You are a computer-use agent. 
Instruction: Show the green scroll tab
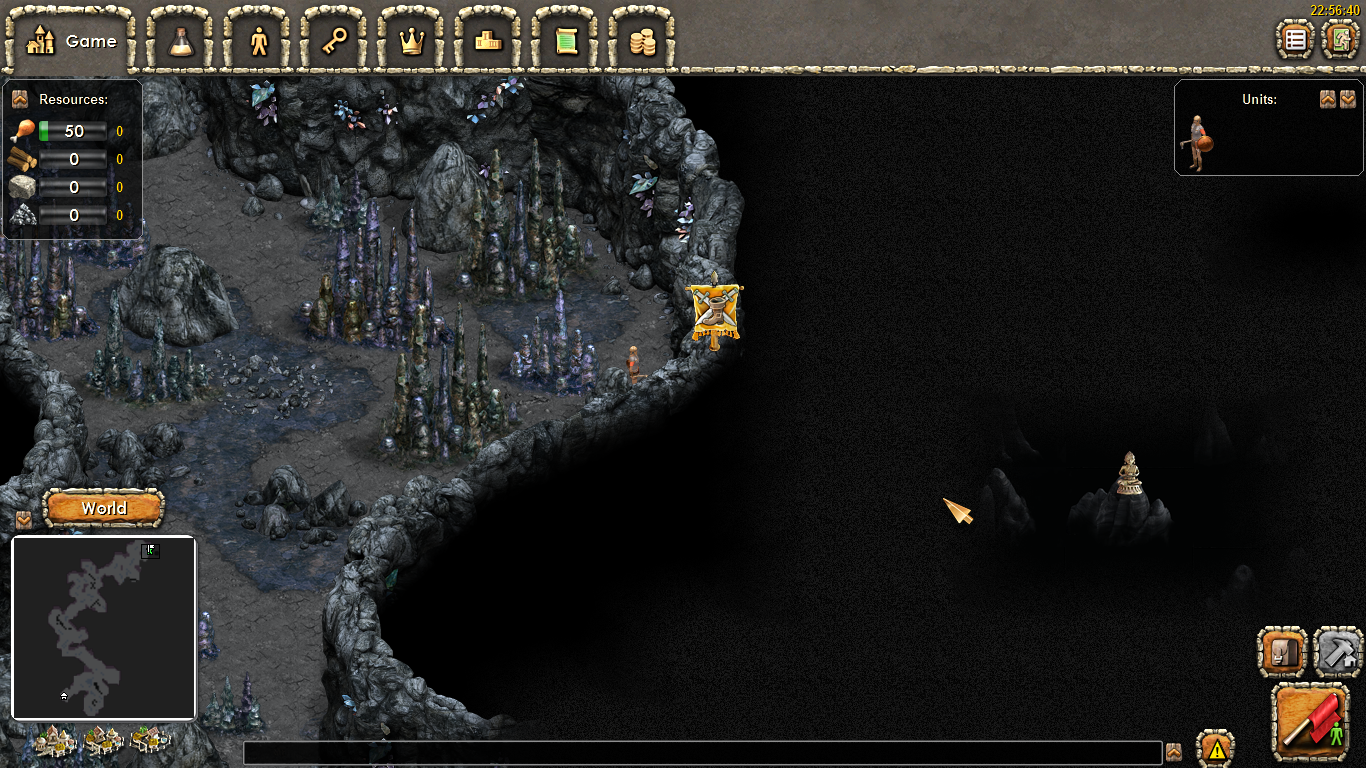[x=566, y=41]
